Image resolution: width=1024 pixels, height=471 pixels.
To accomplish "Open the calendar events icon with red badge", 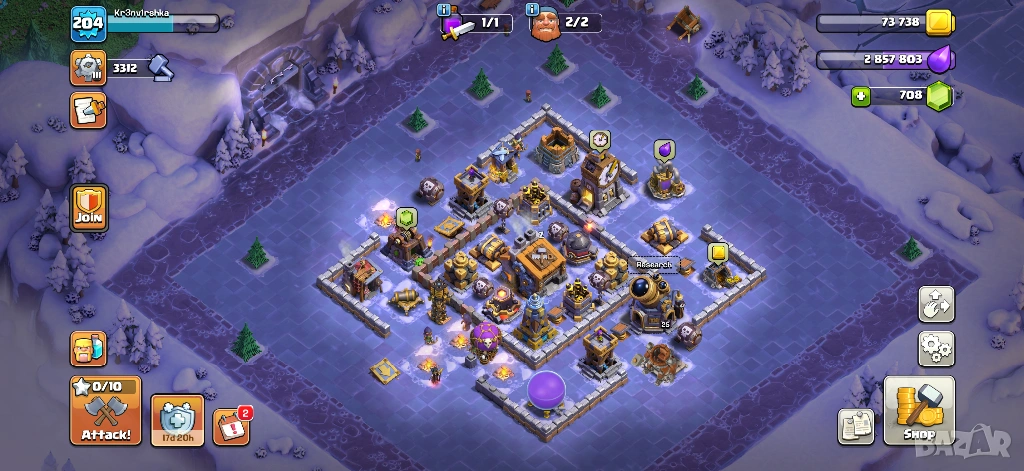I will pyautogui.click(x=232, y=425).
